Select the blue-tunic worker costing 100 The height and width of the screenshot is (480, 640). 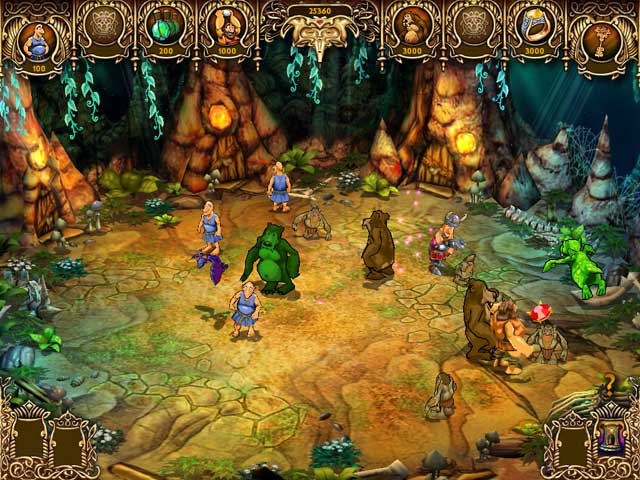(x=38, y=40)
